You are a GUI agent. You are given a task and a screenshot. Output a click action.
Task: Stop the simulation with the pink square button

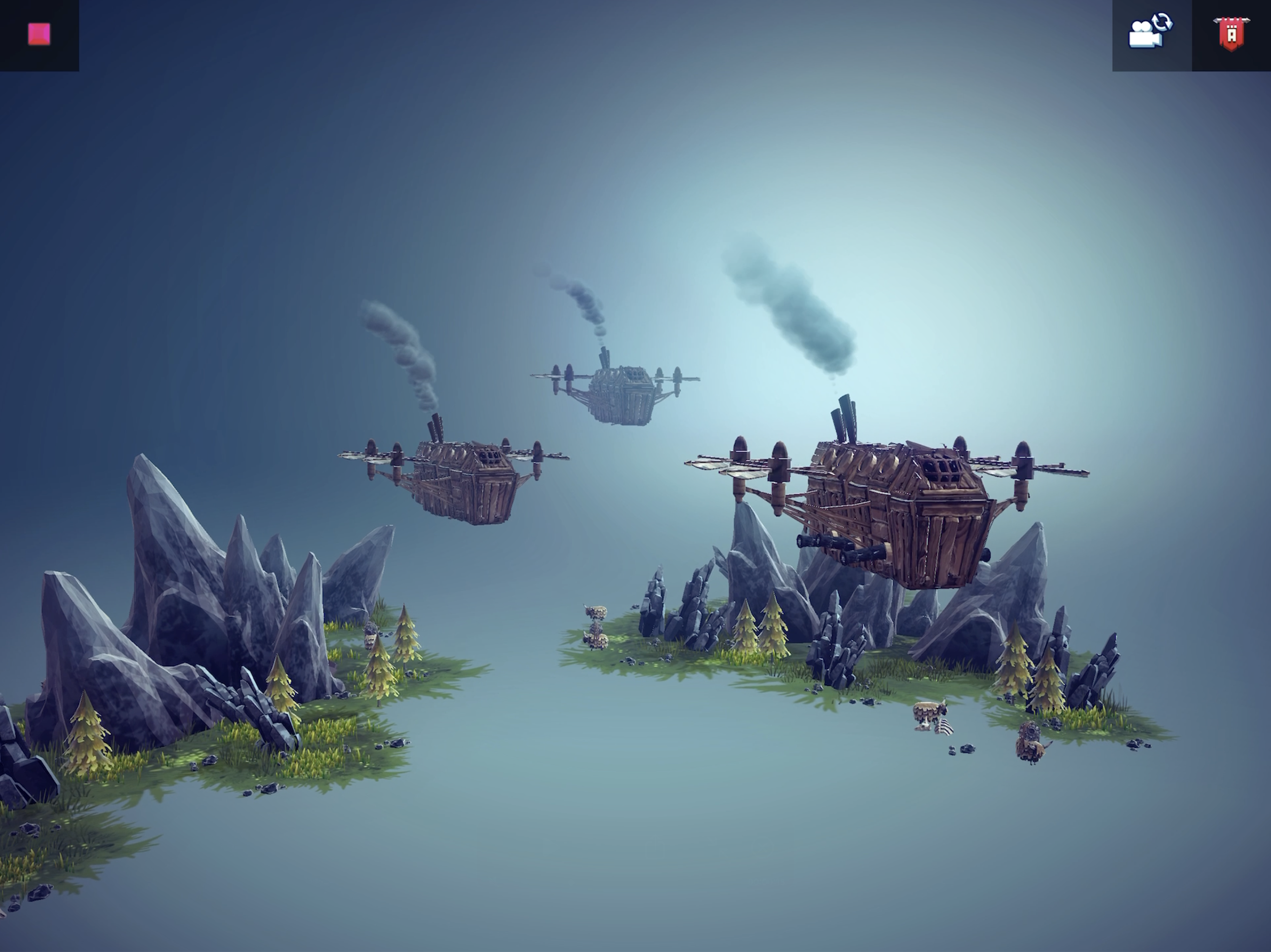(38, 34)
